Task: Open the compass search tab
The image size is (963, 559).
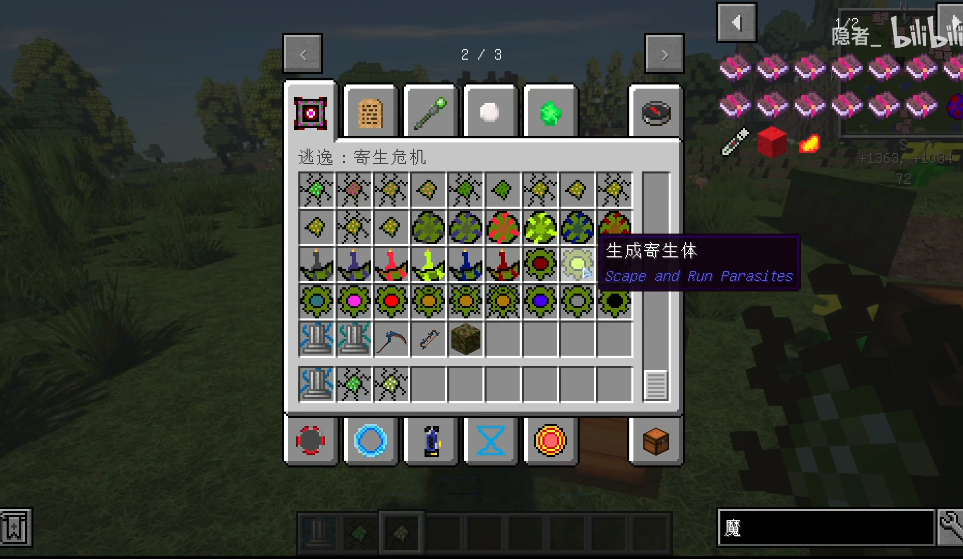Action: click(655, 112)
